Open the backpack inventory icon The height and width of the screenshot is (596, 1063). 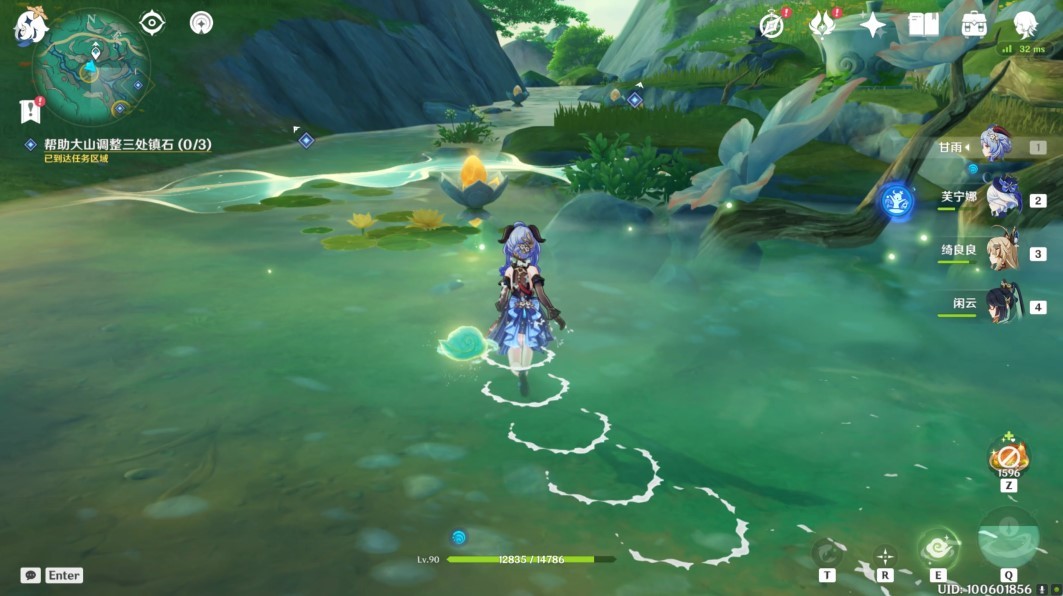[974, 25]
